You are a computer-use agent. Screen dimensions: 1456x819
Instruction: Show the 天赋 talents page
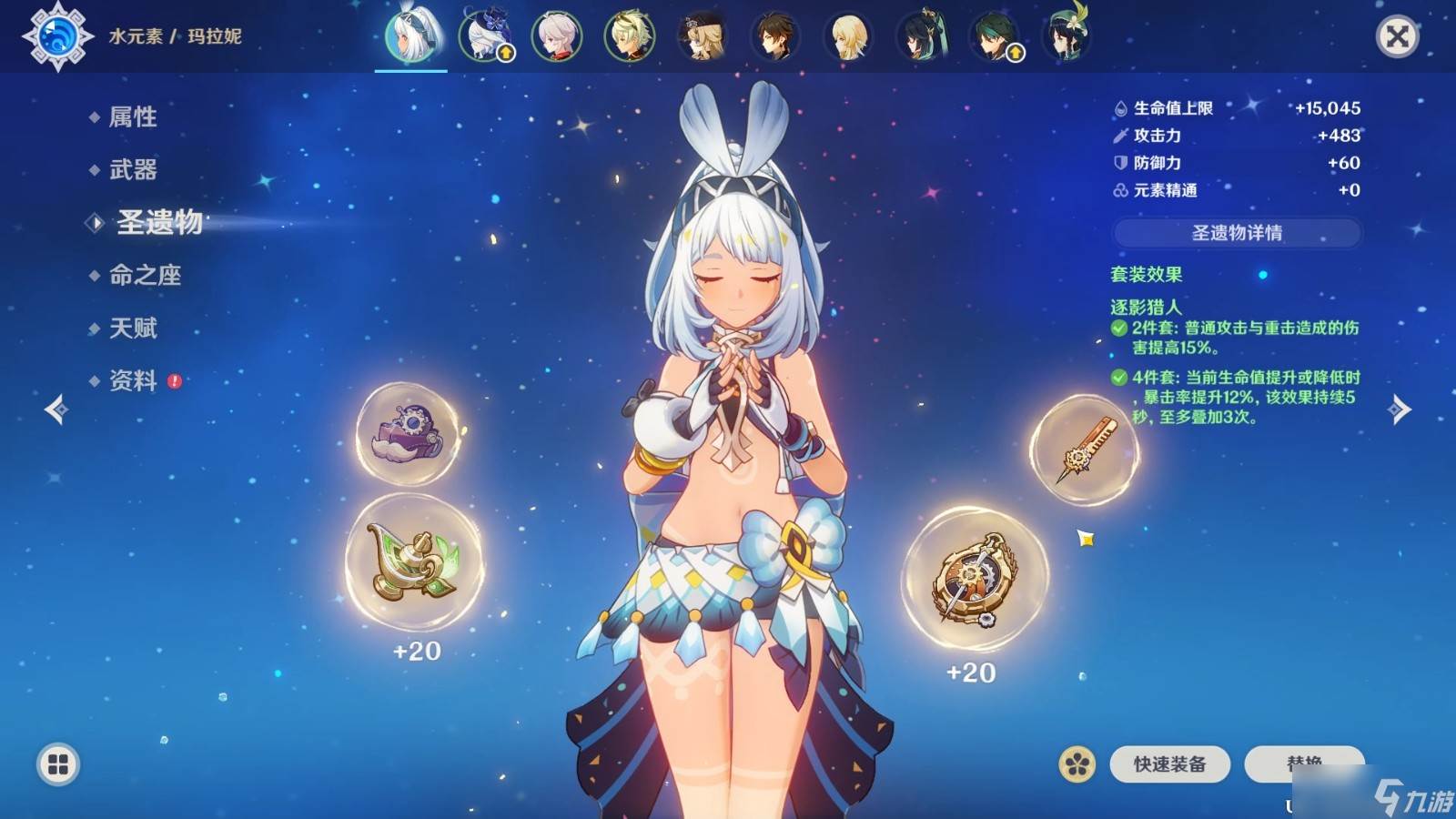[x=133, y=328]
